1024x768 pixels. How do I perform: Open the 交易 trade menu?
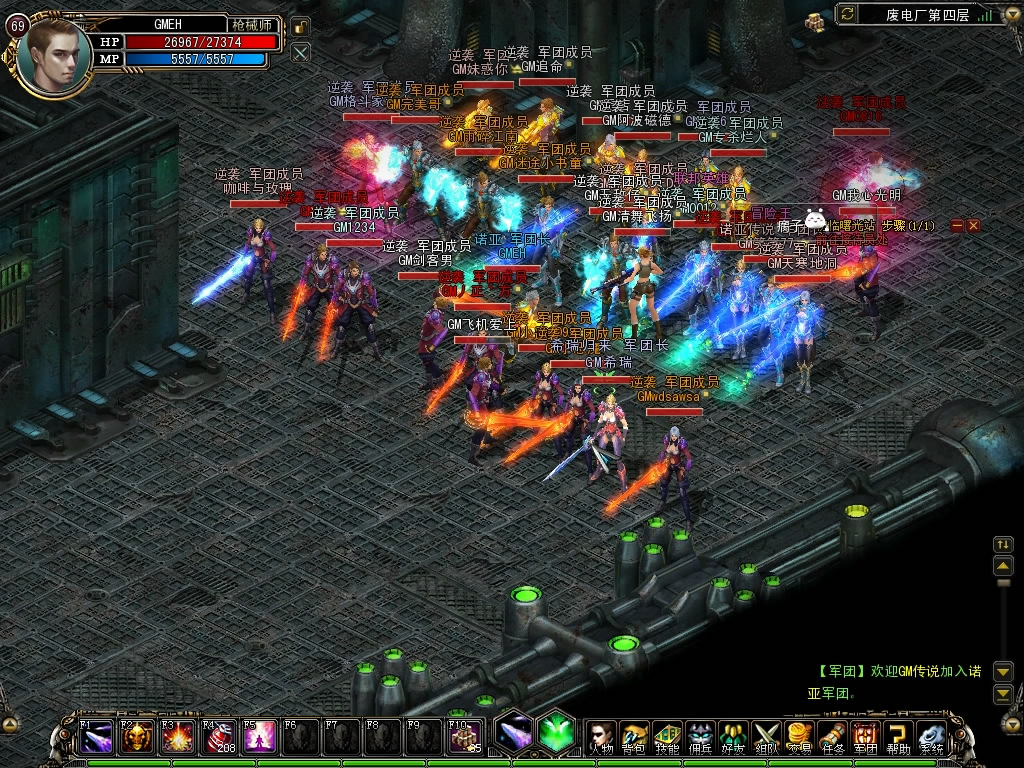click(x=799, y=736)
